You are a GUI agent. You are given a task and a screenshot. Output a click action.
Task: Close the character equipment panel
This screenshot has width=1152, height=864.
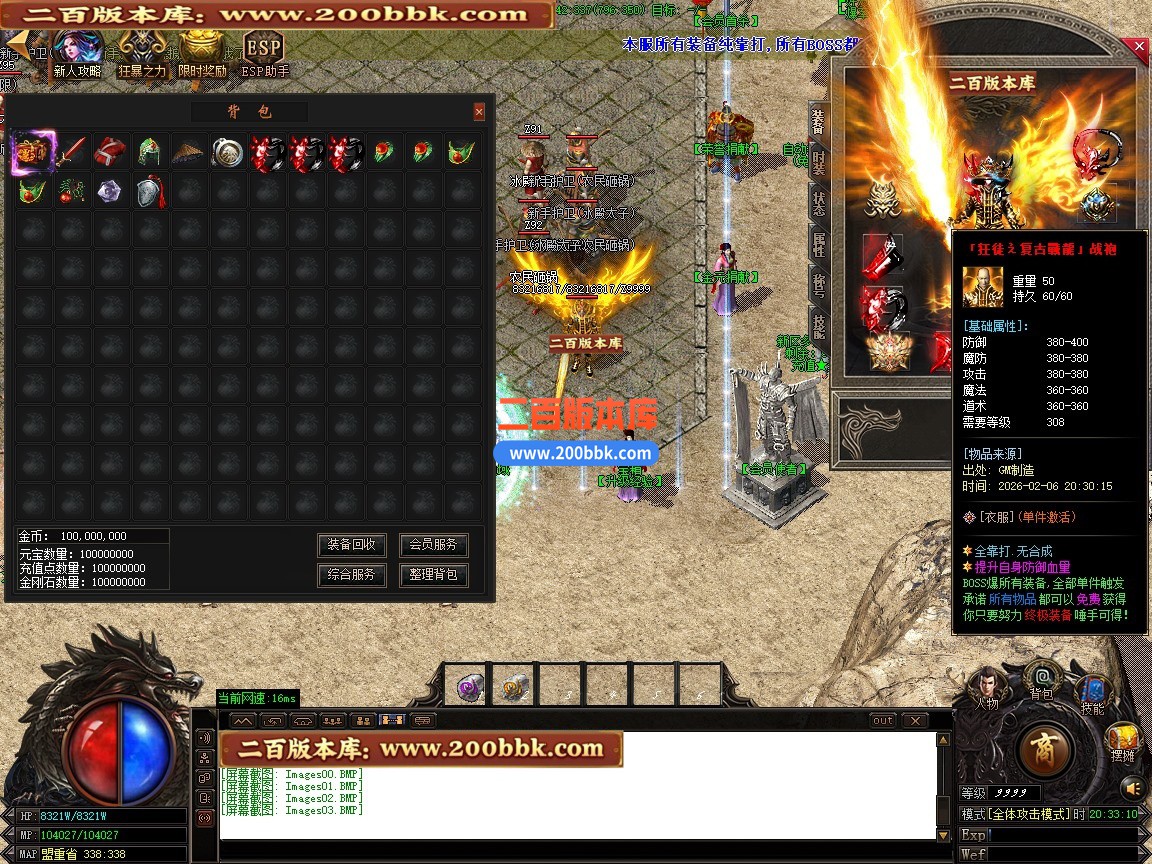(1139, 46)
